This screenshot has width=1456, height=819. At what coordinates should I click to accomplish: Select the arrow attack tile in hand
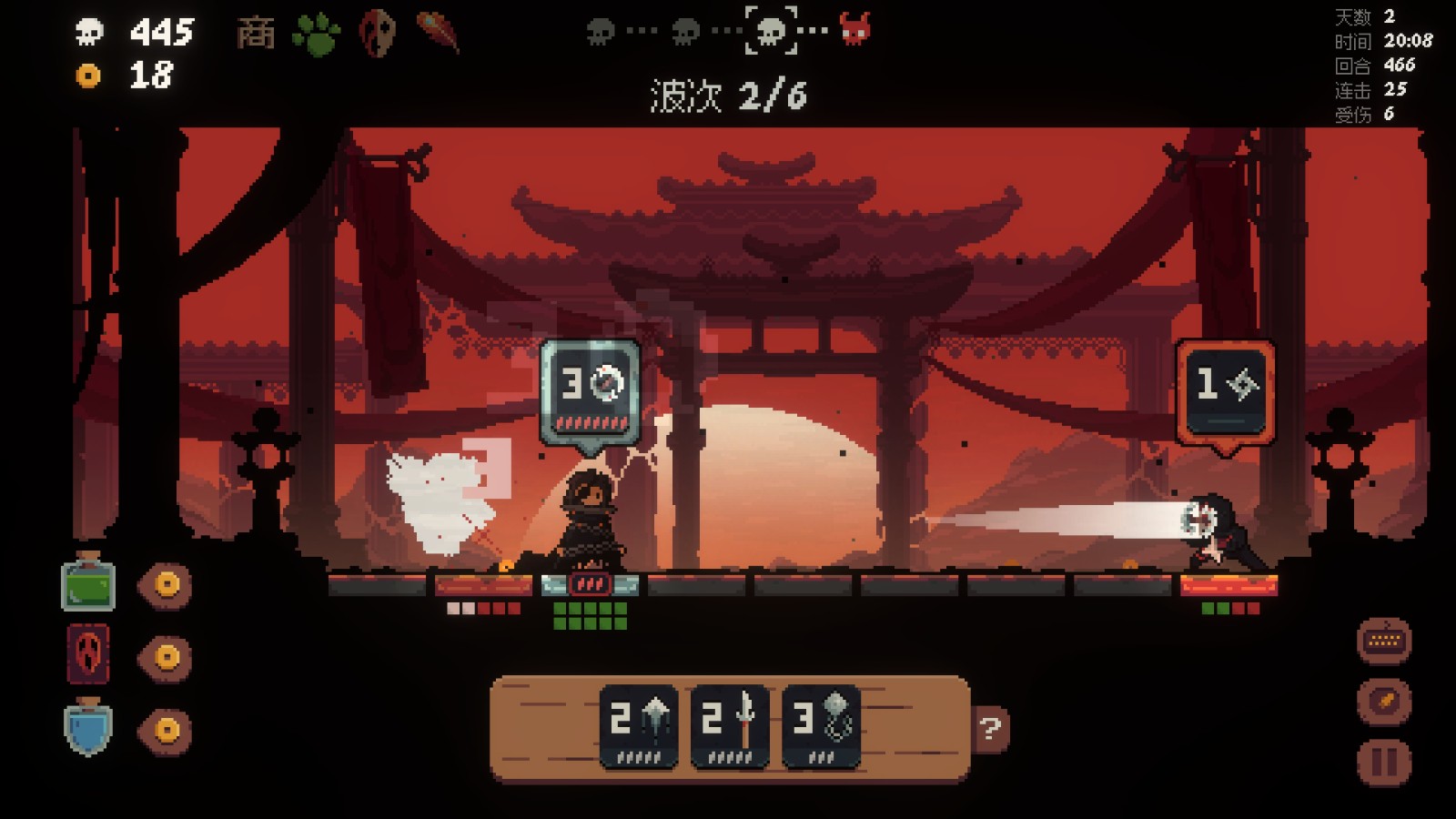(639, 726)
